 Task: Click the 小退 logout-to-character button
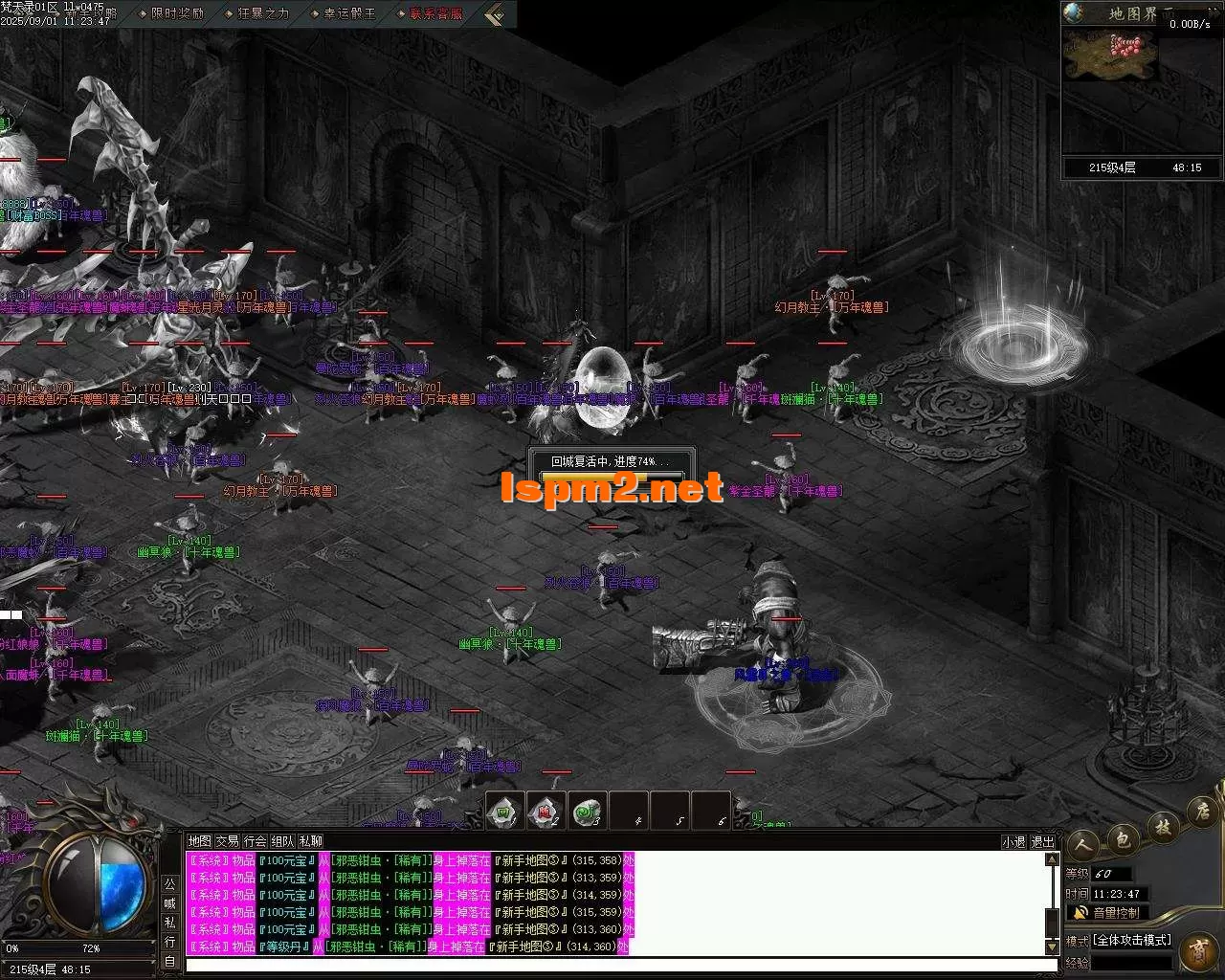click(1013, 842)
